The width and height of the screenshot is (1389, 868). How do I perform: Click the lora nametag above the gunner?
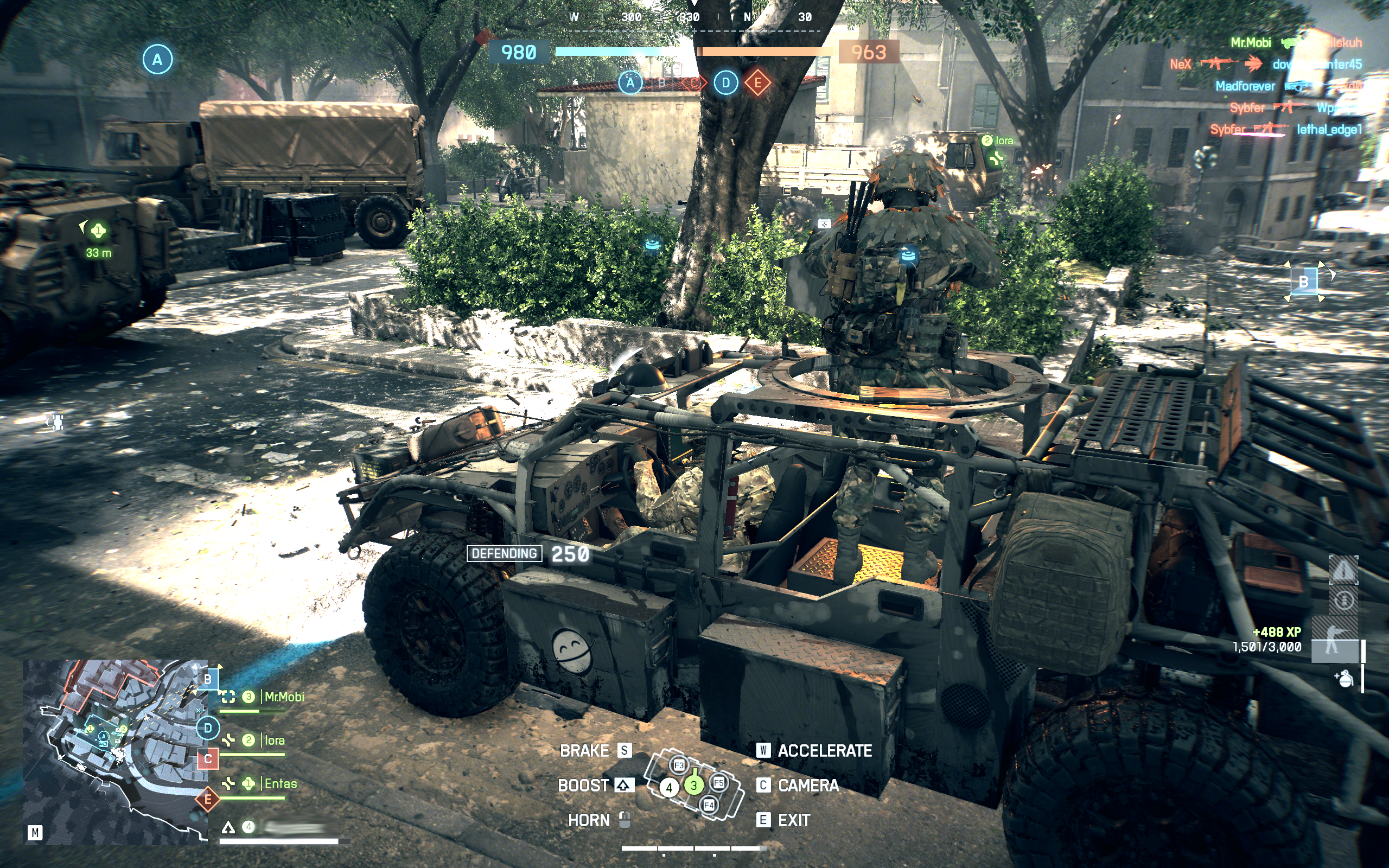[1003, 141]
